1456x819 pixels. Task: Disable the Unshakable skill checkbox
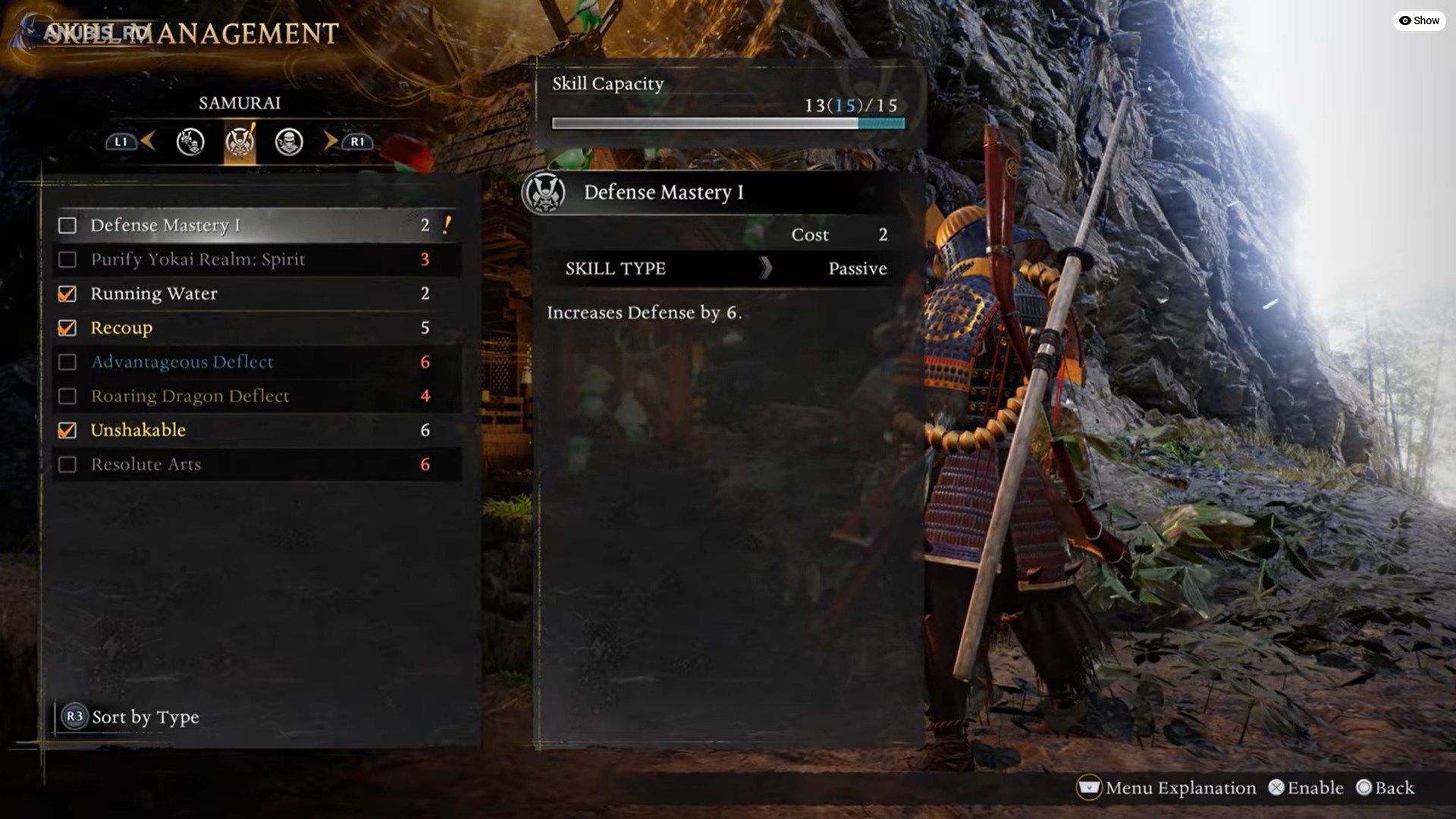pos(67,430)
